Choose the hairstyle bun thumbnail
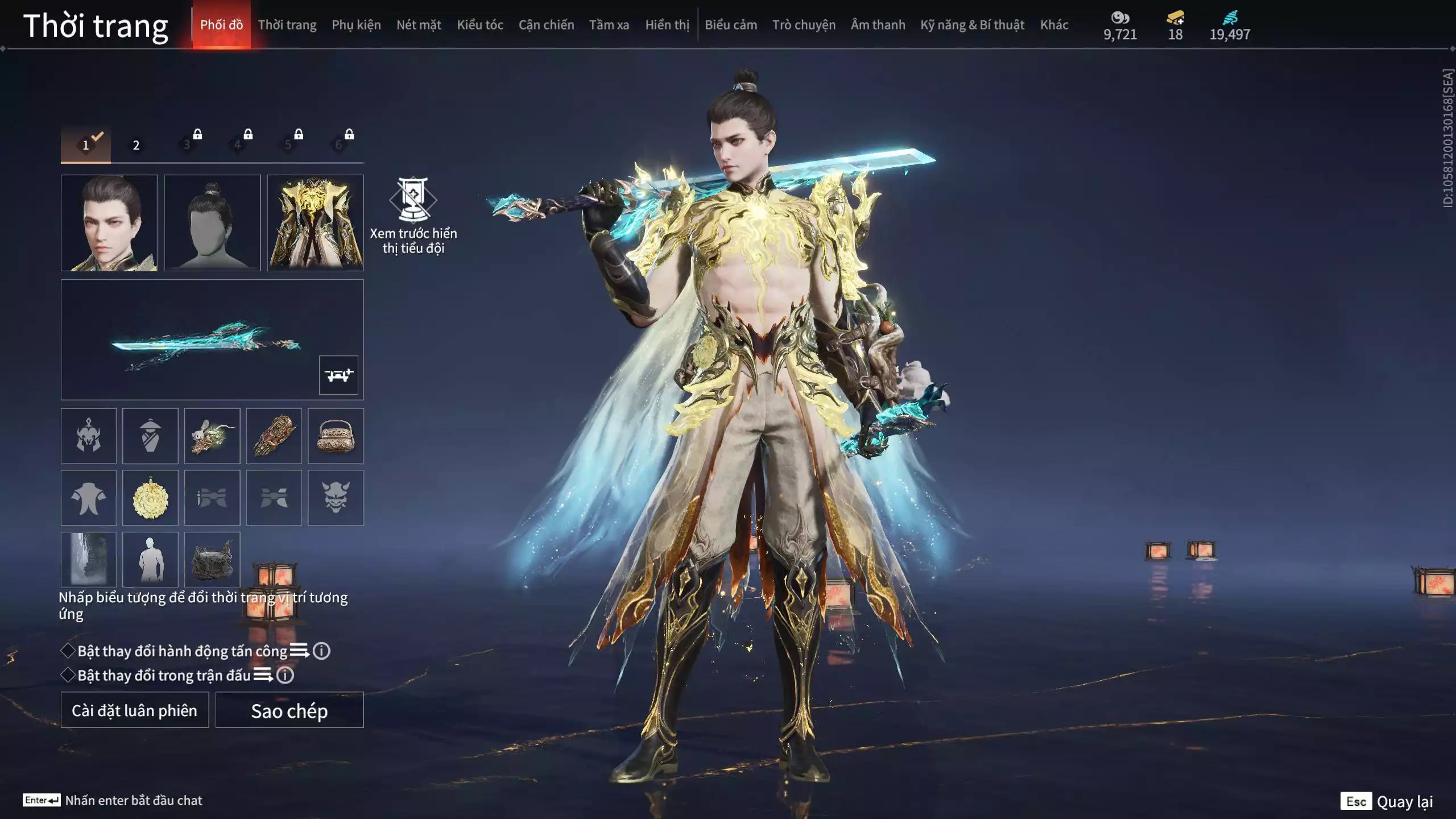Image resolution: width=1456 pixels, height=819 pixels. coord(212,222)
